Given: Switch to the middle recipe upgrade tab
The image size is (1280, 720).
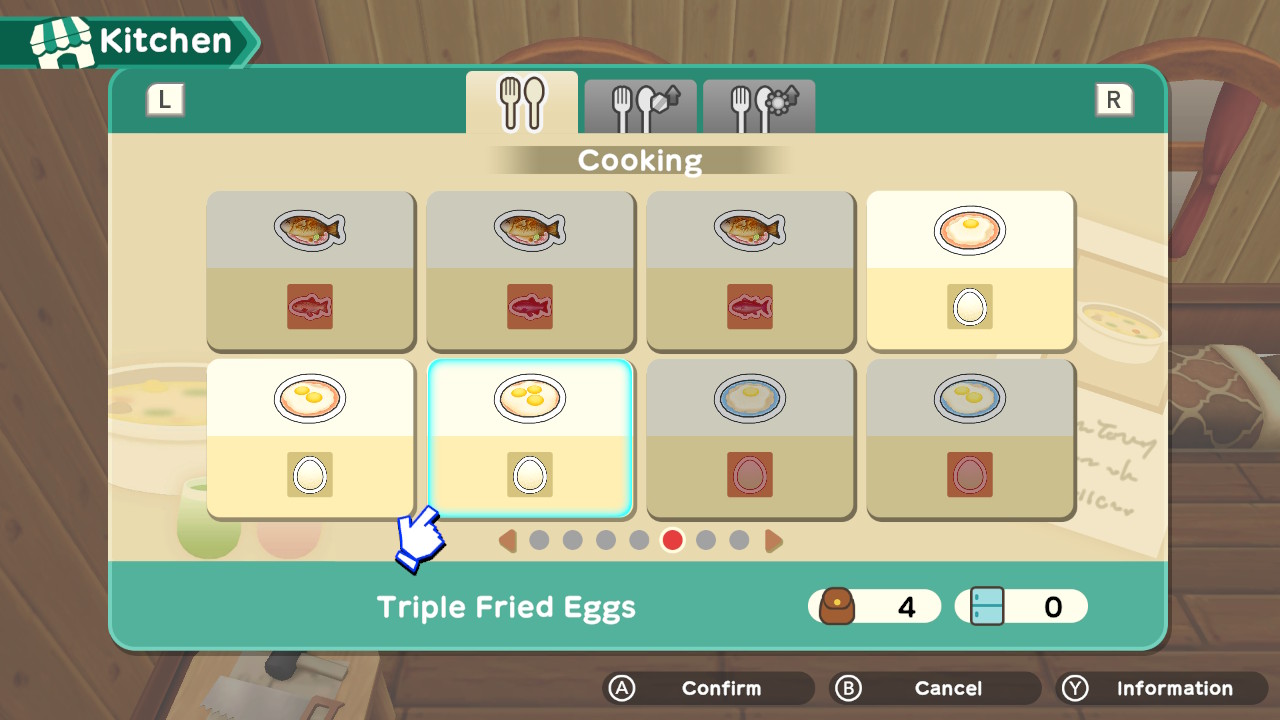Looking at the screenshot, I should coord(640,105).
